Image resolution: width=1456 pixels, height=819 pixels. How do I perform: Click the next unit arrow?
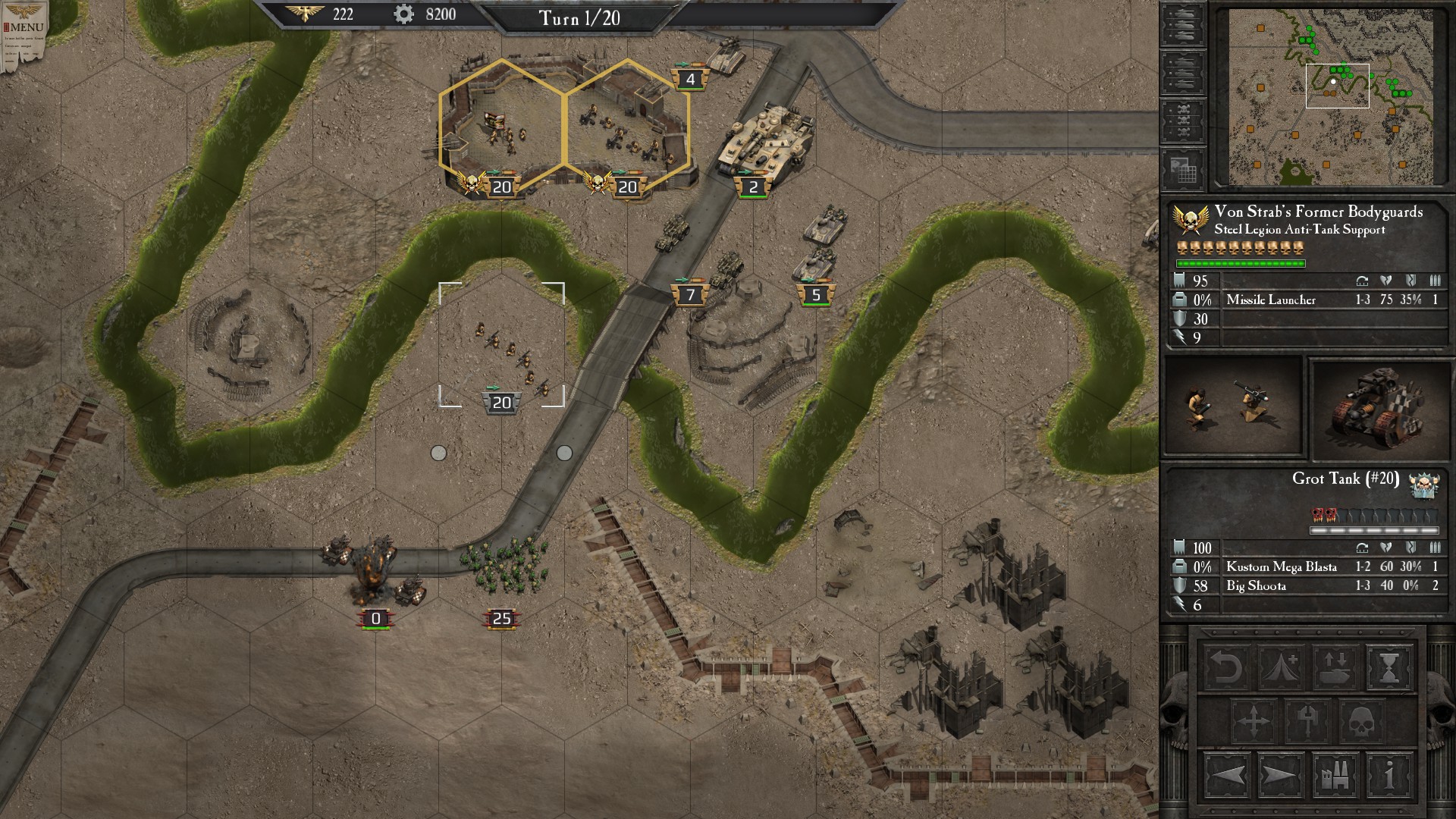pos(1280,776)
